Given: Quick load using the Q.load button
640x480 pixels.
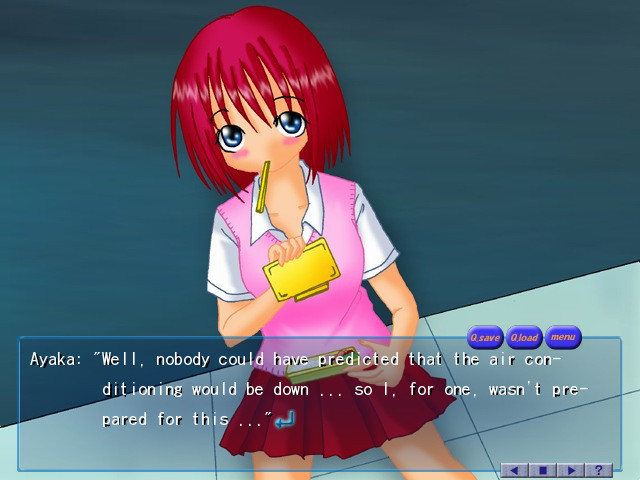Looking at the screenshot, I should pos(524,337).
